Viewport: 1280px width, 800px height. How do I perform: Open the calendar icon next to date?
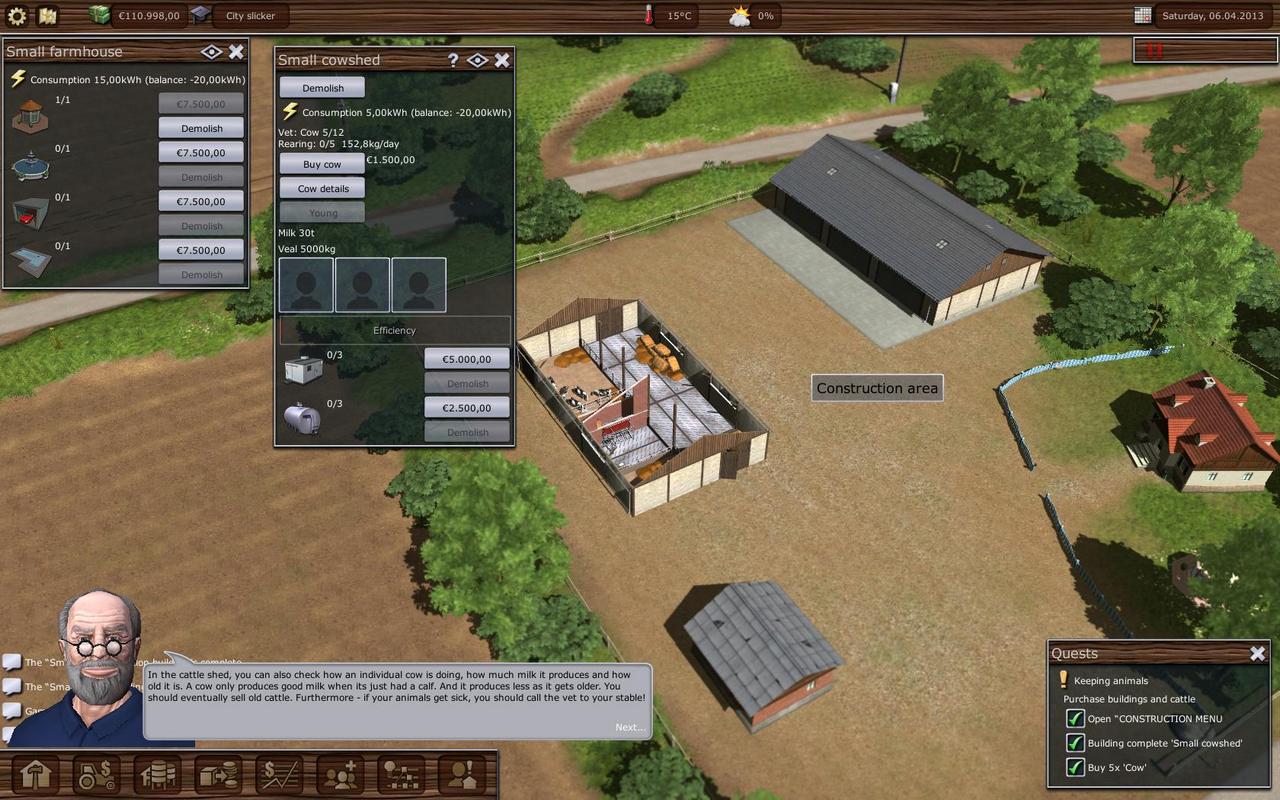[1143, 15]
